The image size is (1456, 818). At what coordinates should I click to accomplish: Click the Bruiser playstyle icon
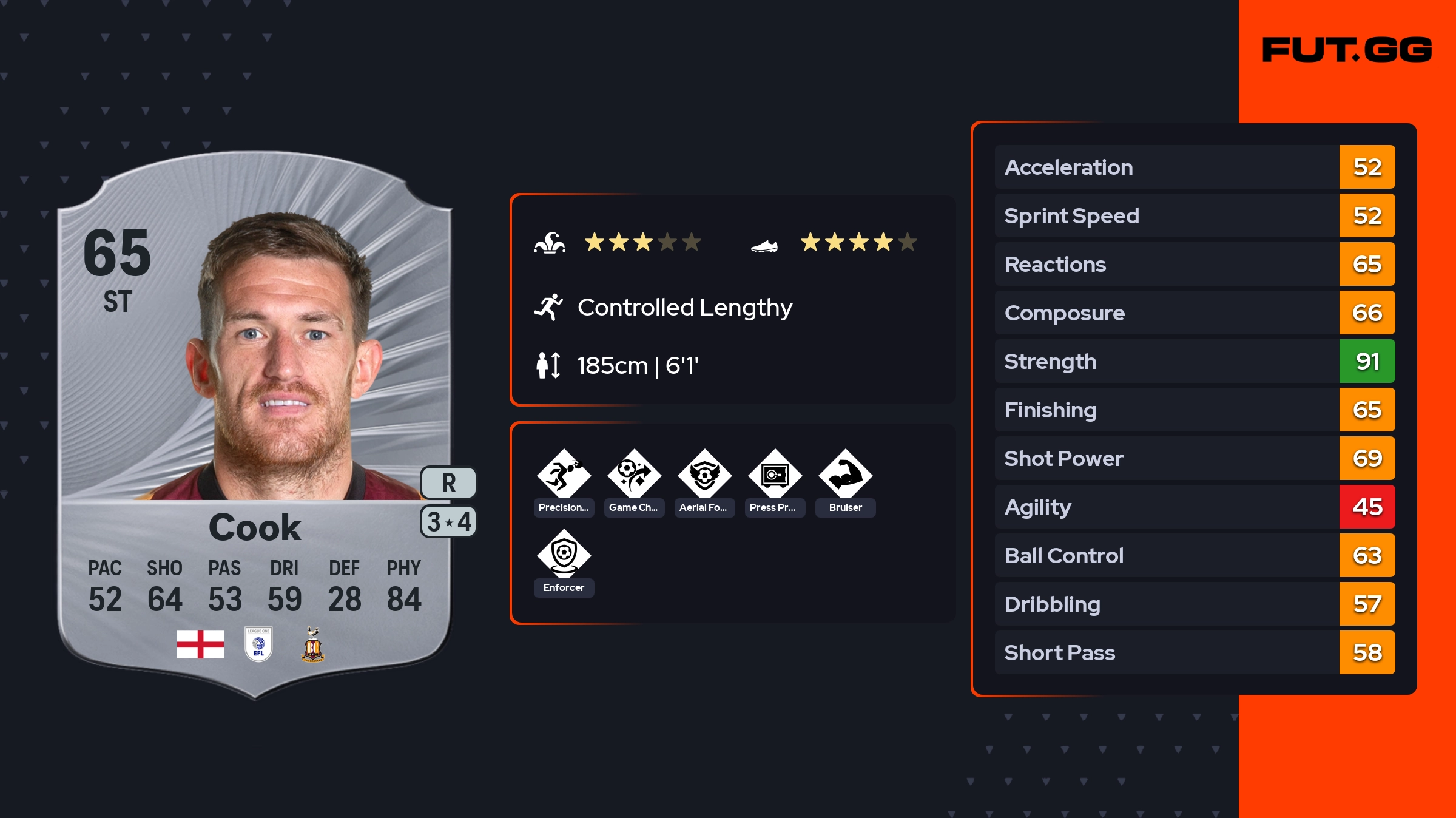845,475
